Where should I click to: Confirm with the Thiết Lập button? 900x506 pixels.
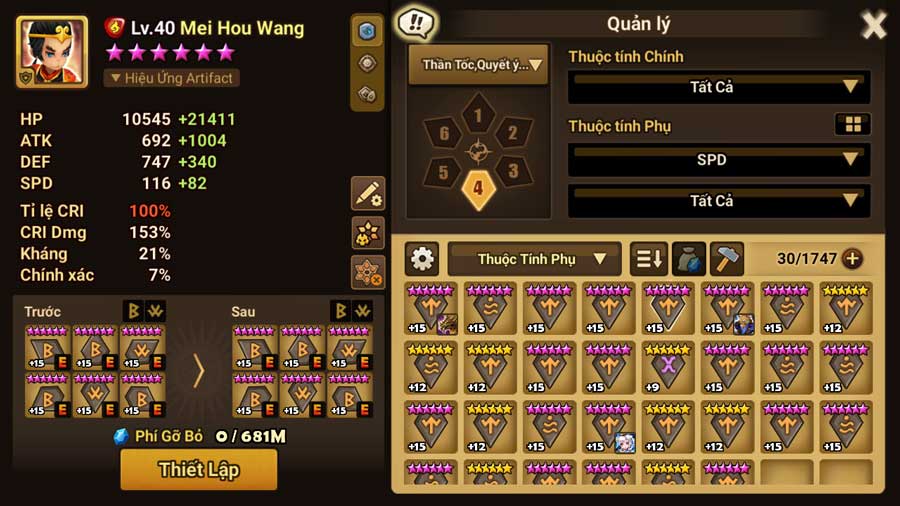[x=198, y=469]
